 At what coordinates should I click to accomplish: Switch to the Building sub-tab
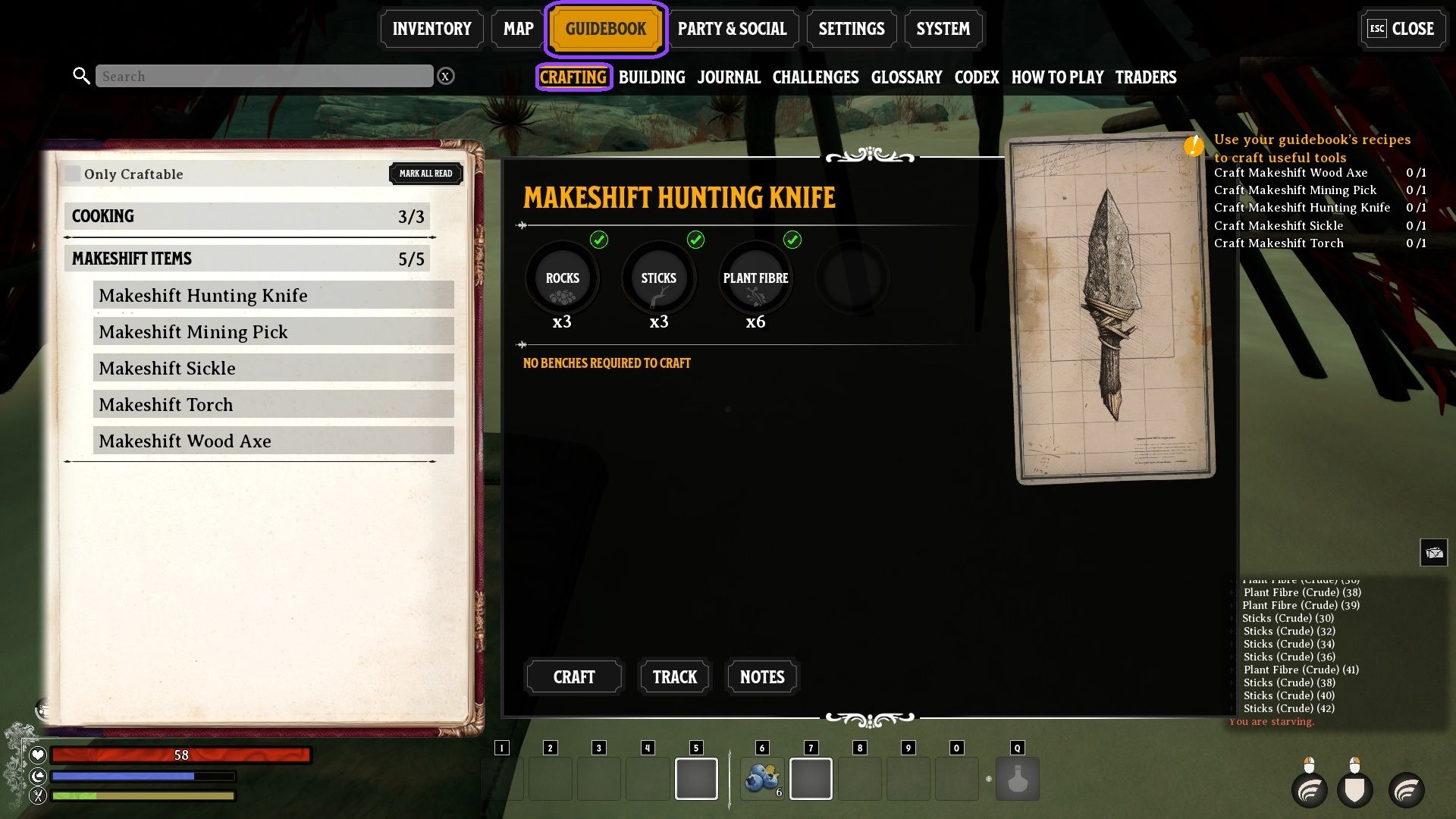[651, 77]
